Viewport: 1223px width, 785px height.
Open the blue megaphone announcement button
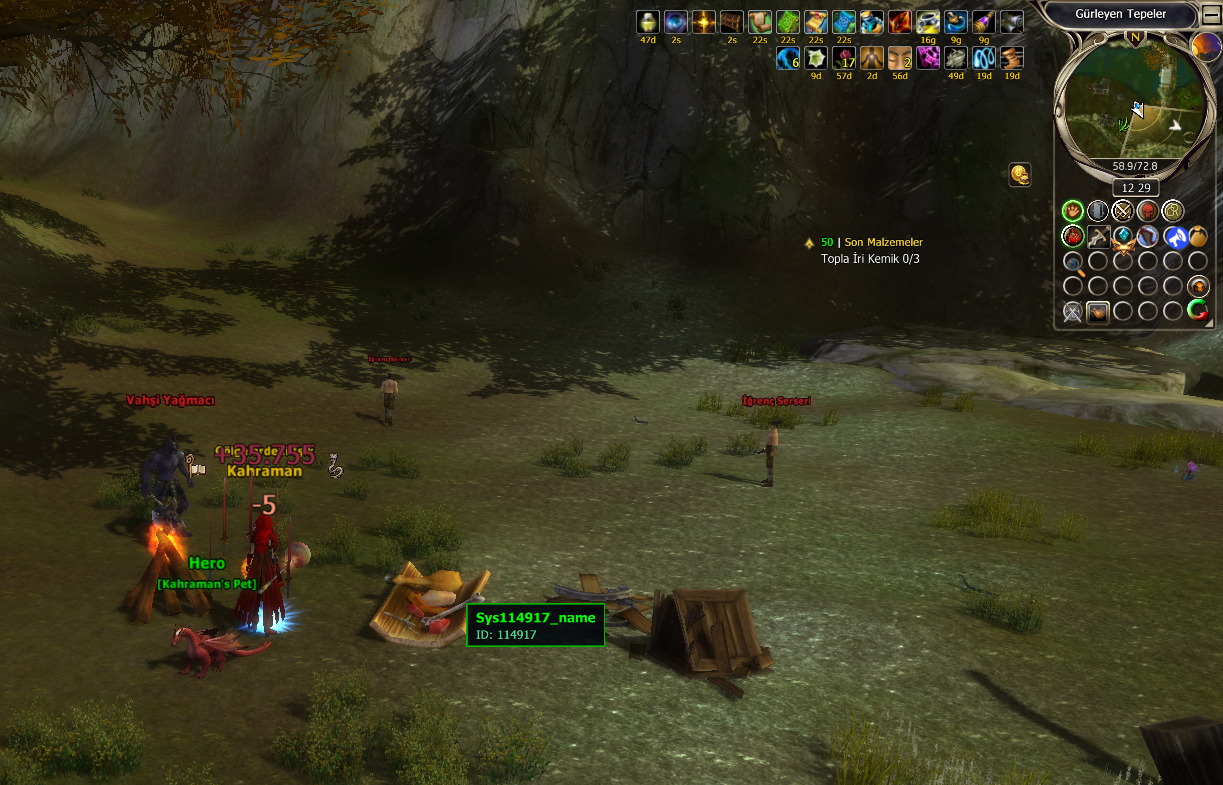(1175, 237)
